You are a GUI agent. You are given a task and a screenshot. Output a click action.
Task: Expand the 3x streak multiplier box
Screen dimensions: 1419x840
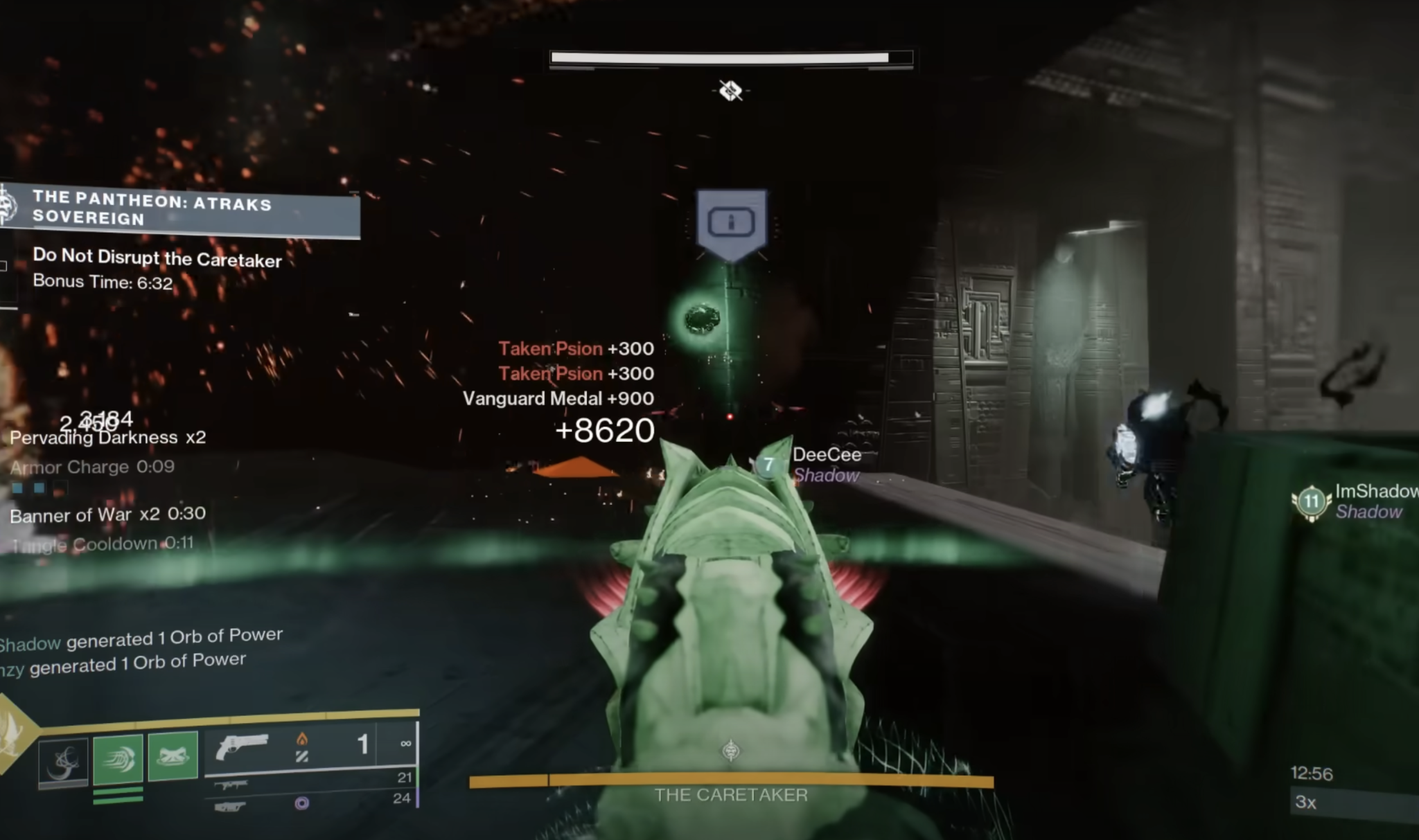tap(1309, 803)
